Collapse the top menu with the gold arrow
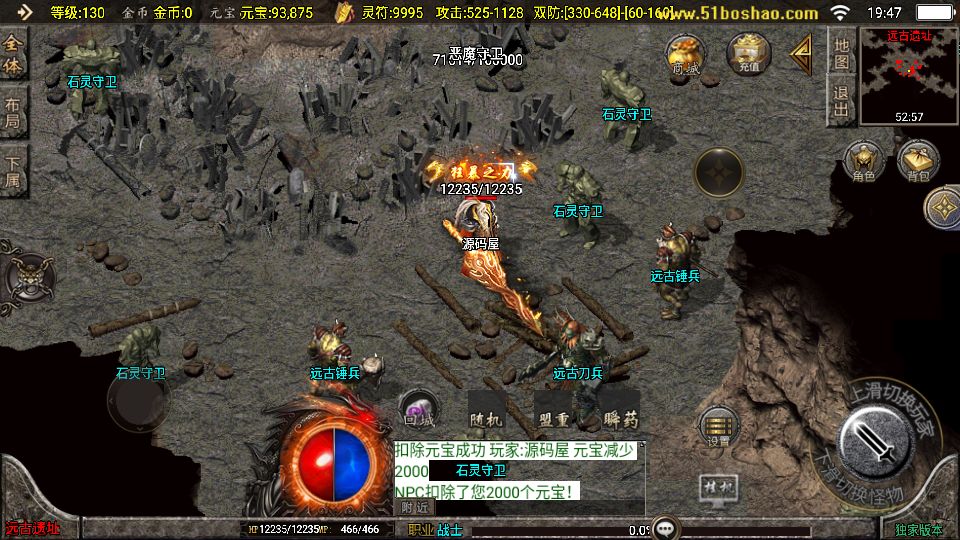Image resolution: width=960 pixels, height=540 pixels. tap(801, 54)
